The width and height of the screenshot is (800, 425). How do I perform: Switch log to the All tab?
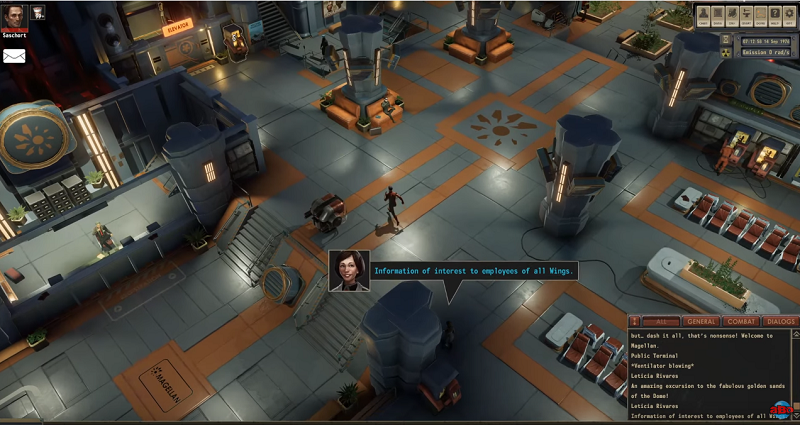pyautogui.click(x=663, y=322)
